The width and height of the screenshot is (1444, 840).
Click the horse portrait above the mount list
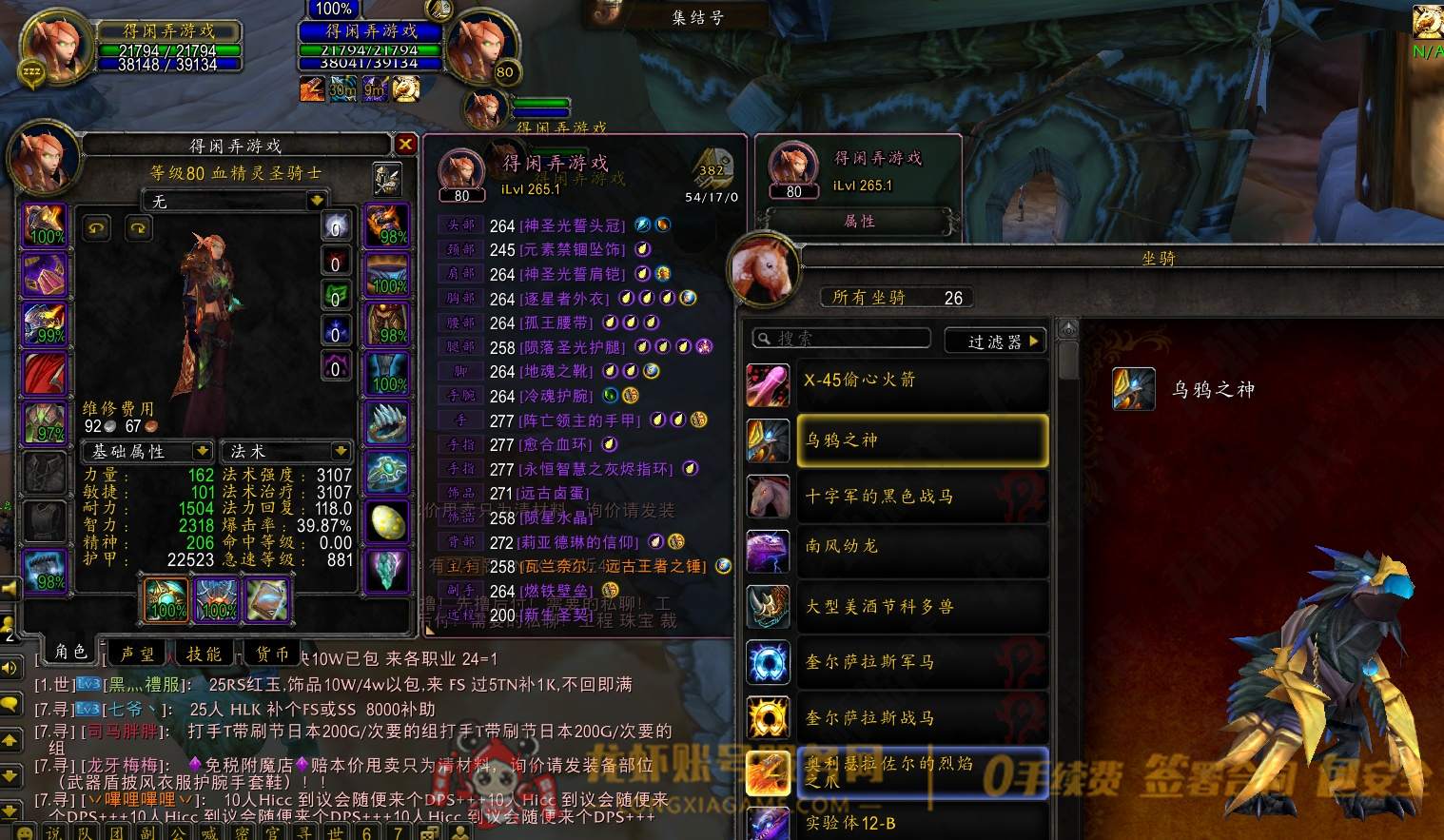pos(764,269)
